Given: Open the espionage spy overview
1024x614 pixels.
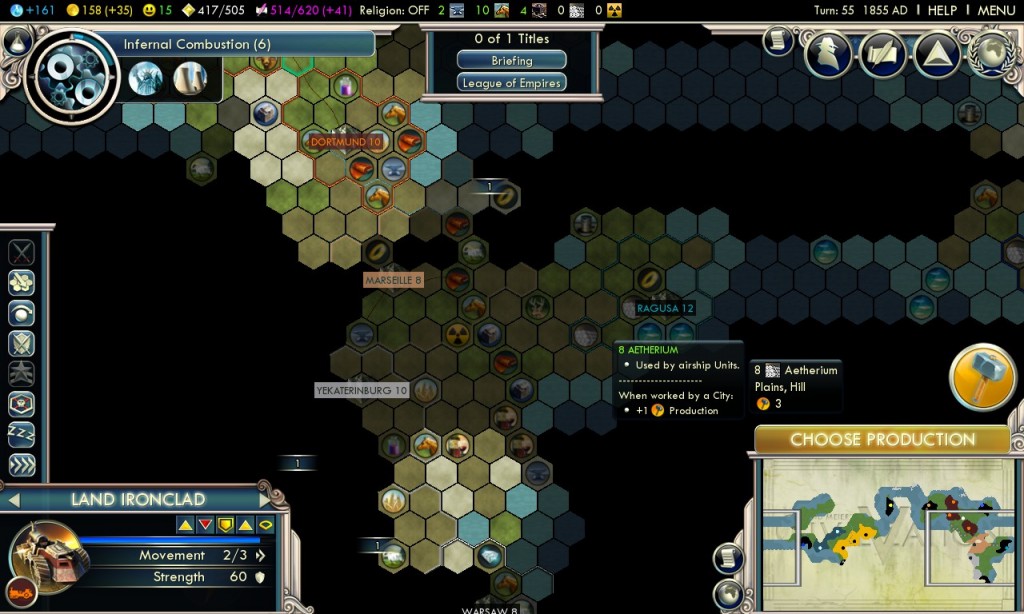Looking at the screenshot, I should (828, 54).
